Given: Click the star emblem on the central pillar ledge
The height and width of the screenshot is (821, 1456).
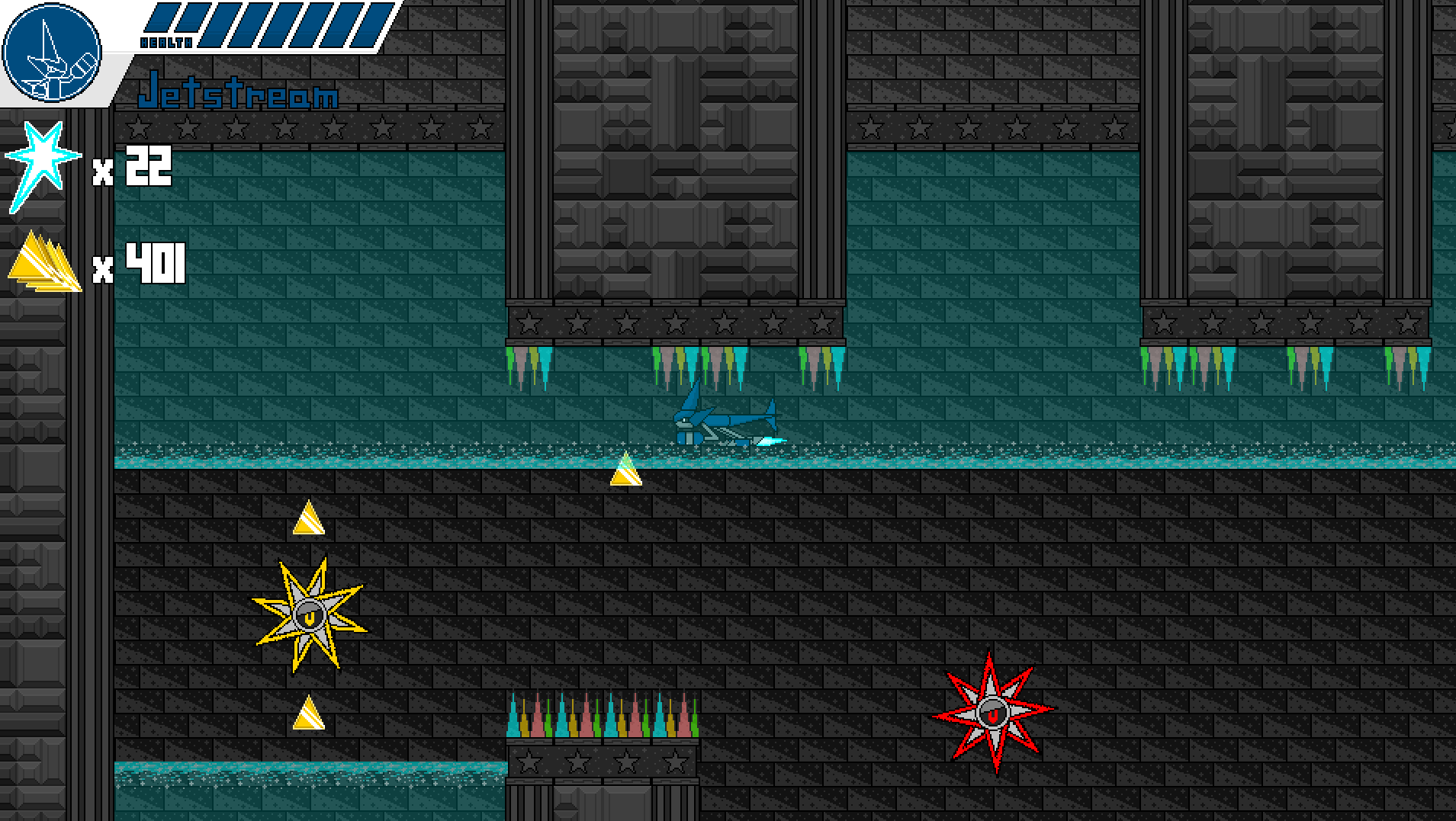Looking at the screenshot, I should tap(677, 322).
